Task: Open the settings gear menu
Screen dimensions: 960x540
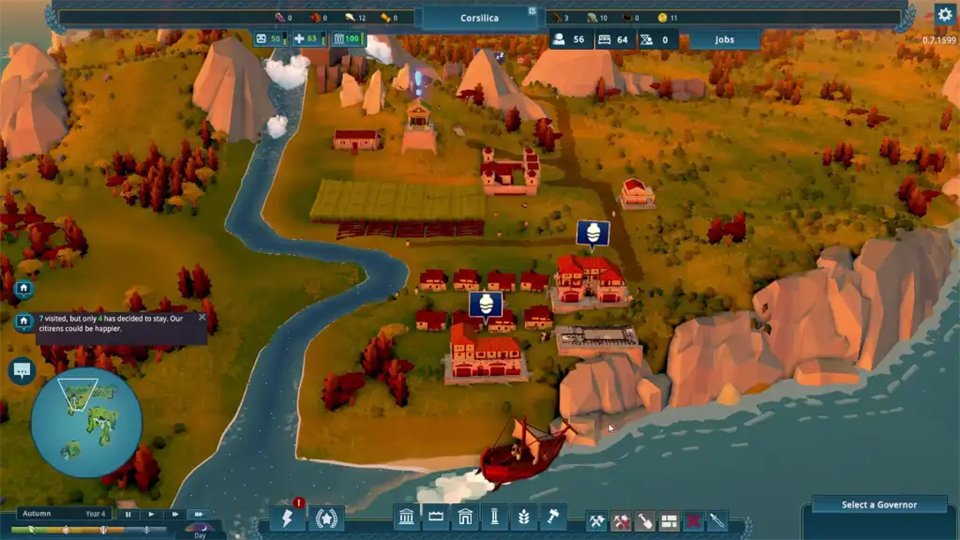Action: 944,14
